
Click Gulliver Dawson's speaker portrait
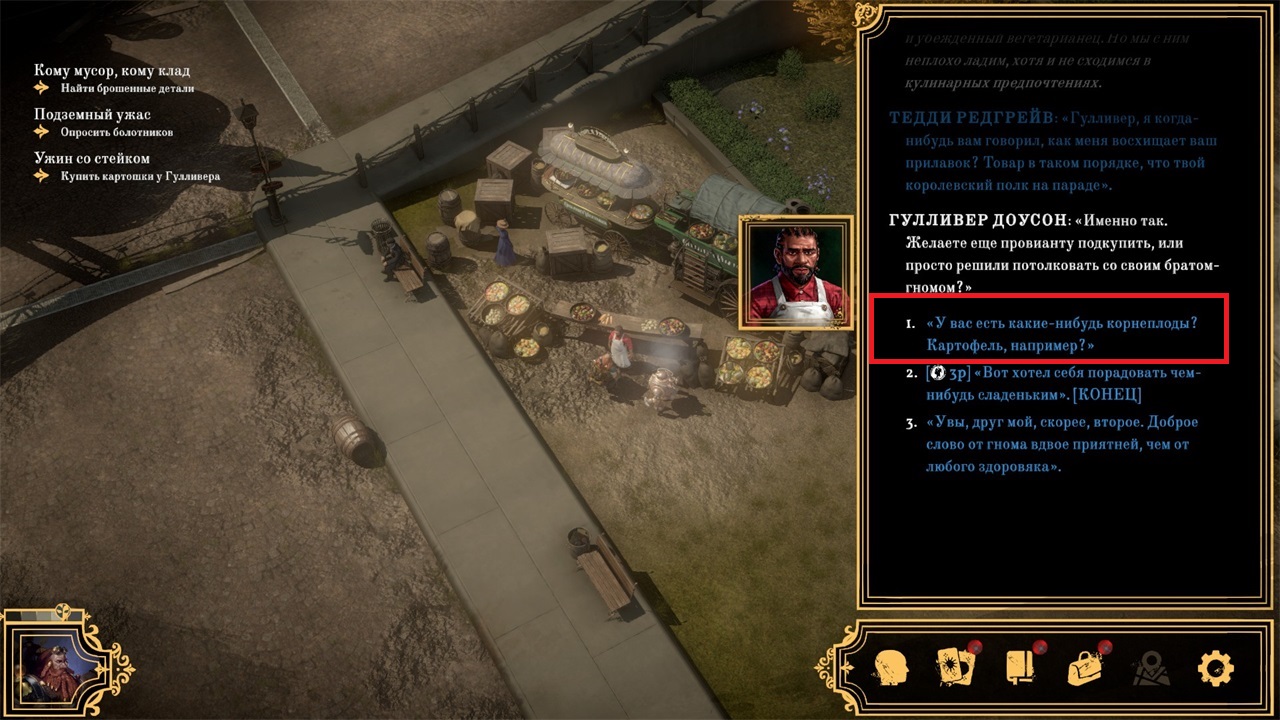tap(796, 272)
